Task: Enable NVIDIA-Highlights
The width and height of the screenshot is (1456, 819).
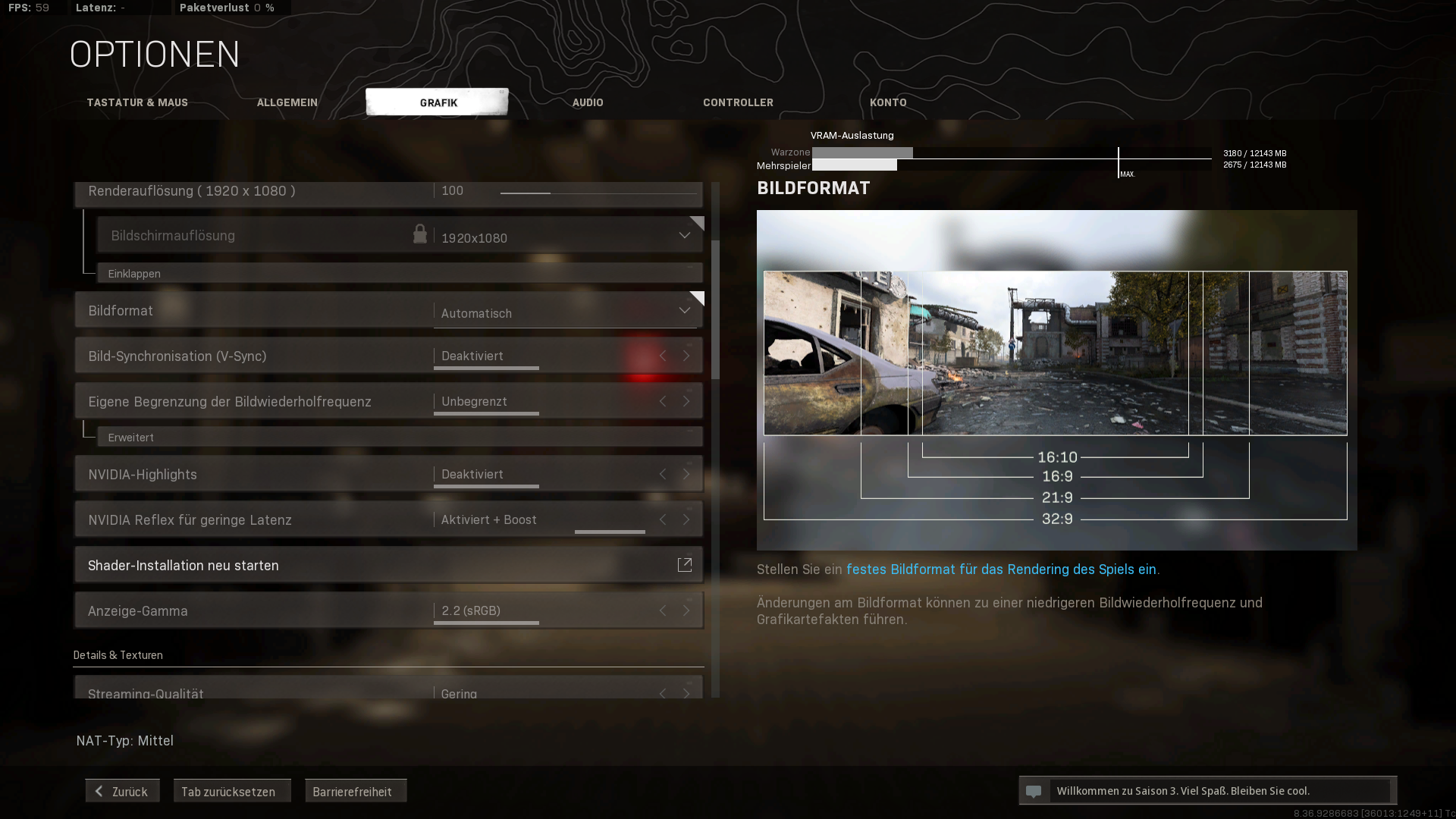Action: (686, 473)
